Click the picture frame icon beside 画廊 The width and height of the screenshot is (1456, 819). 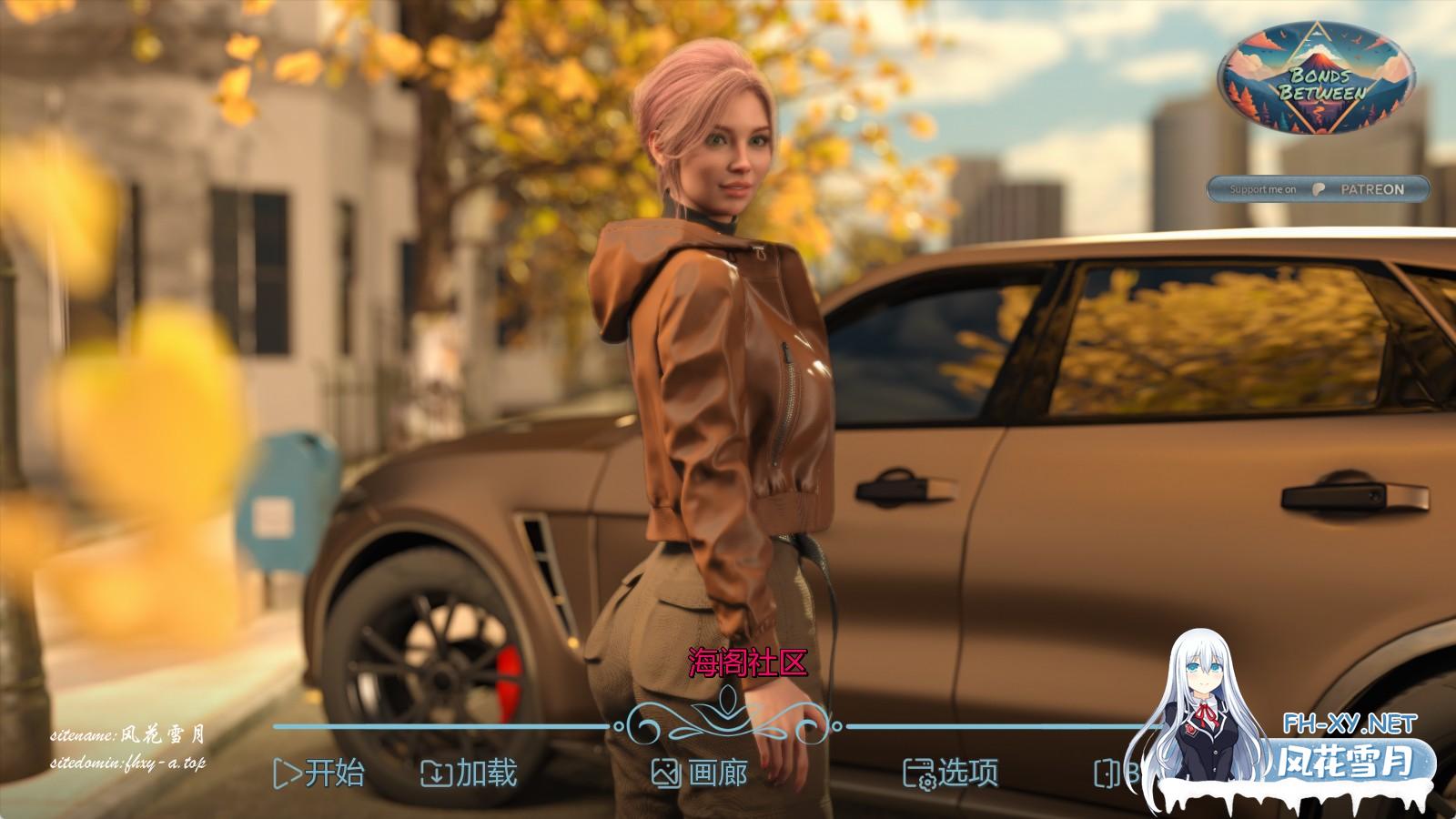click(x=668, y=774)
